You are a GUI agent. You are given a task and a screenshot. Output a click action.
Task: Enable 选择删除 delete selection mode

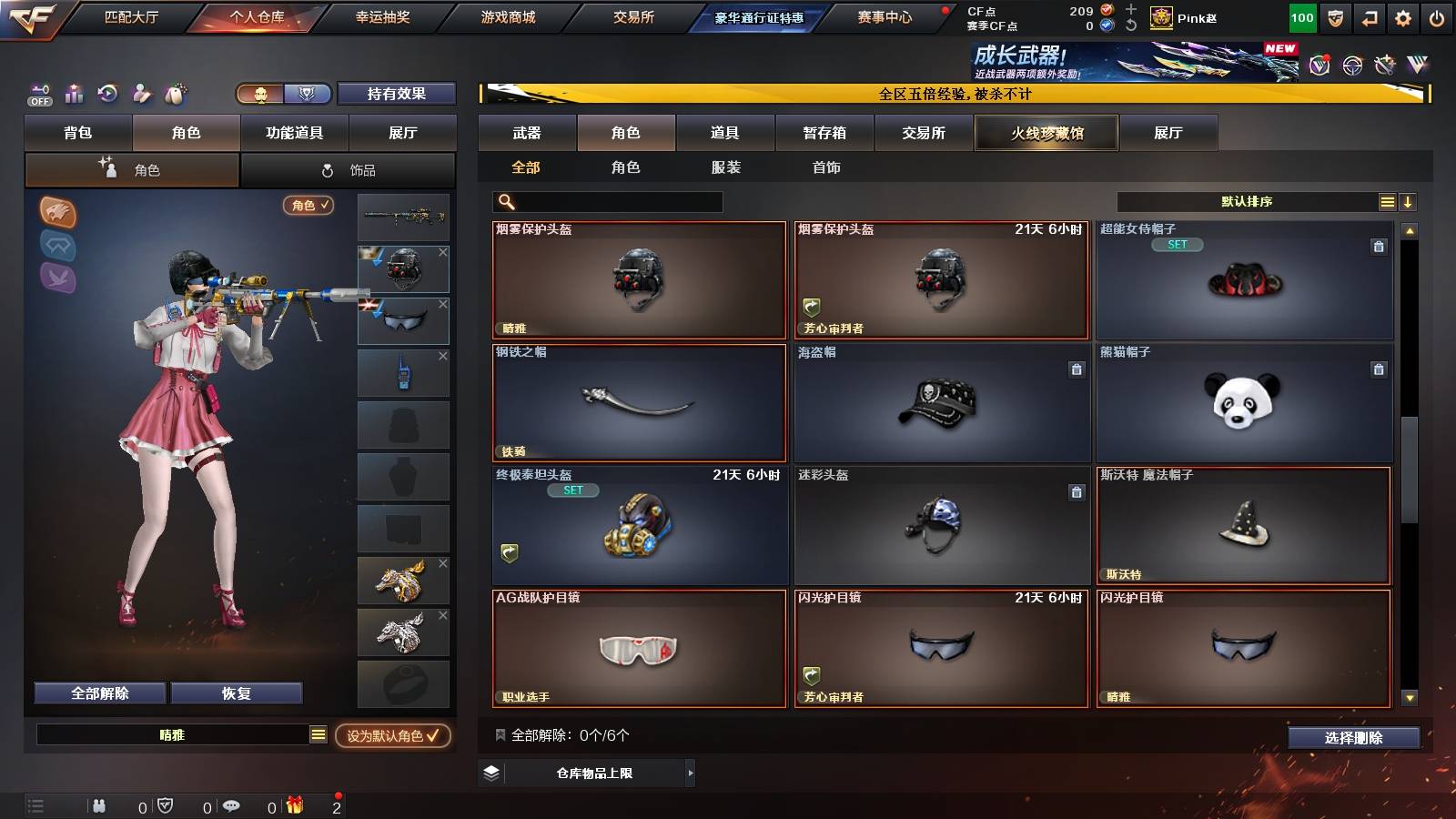[x=1353, y=738]
